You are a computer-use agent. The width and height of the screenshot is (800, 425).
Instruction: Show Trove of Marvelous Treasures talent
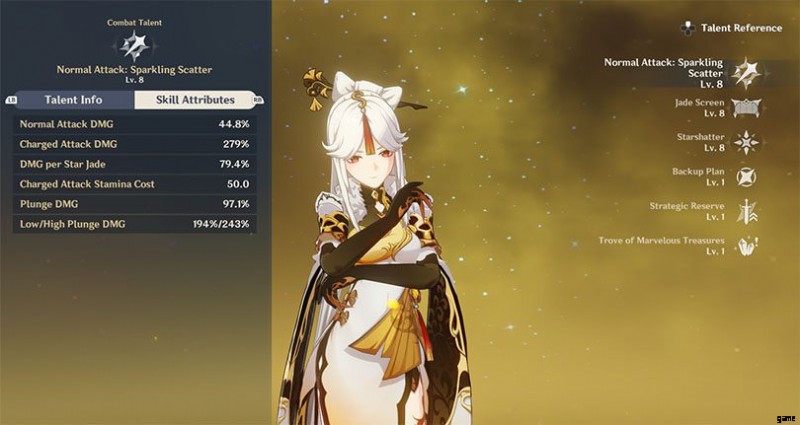click(x=744, y=245)
